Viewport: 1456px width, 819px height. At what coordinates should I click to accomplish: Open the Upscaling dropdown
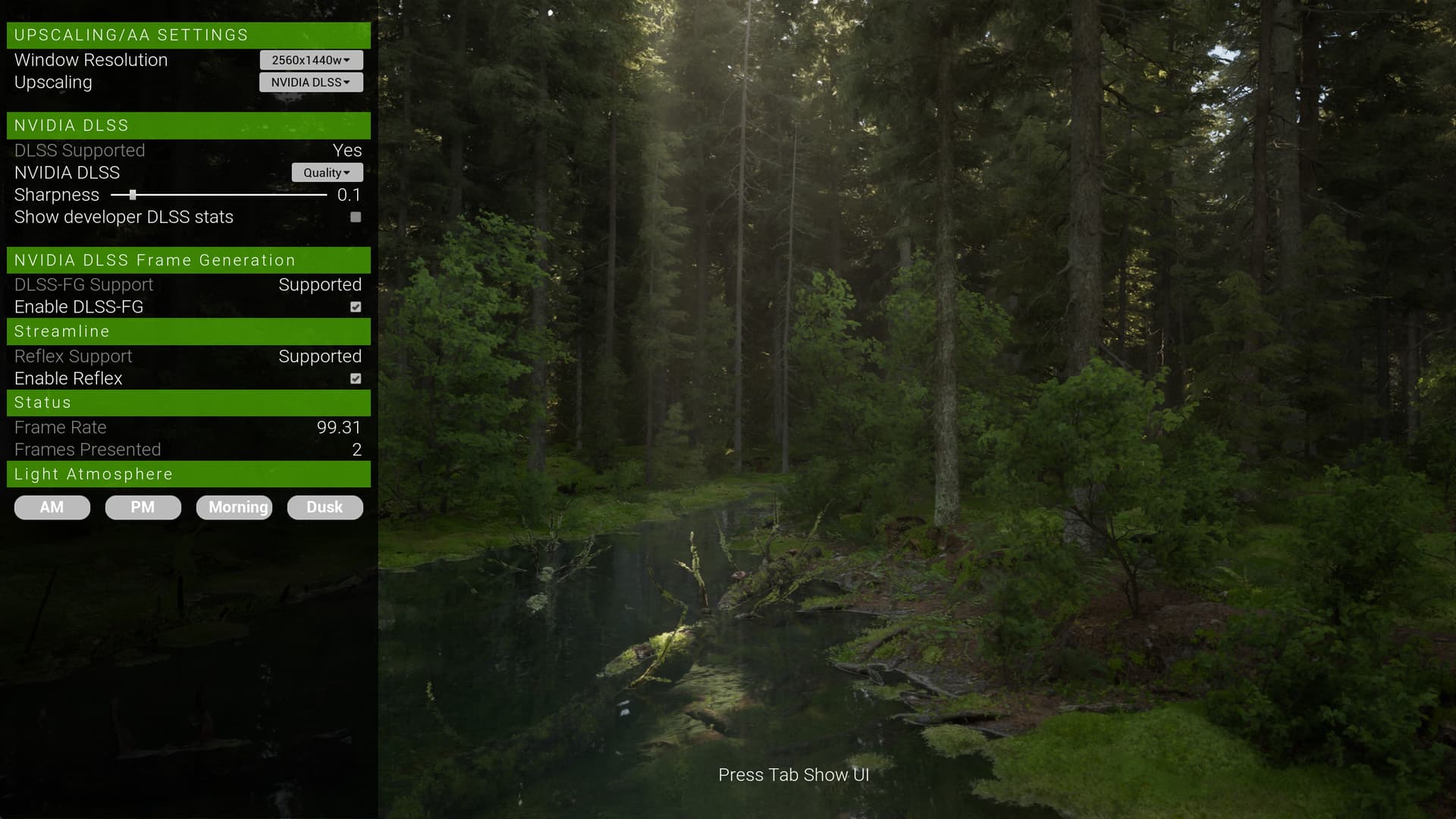click(x=310, y=82)
